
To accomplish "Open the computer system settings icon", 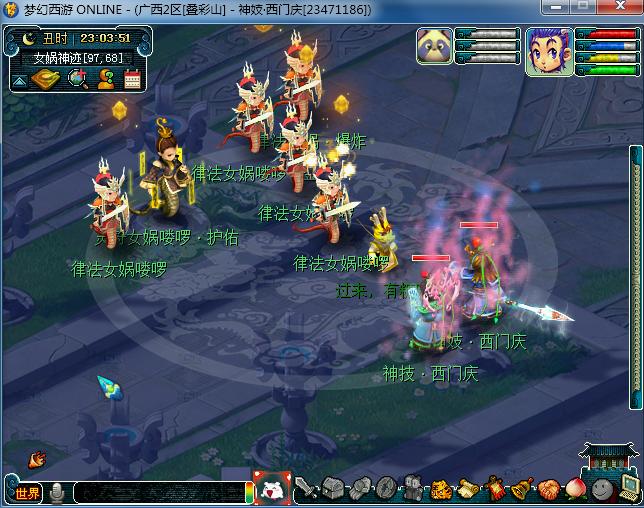I will pyautogui.click(x=628, y=489).
